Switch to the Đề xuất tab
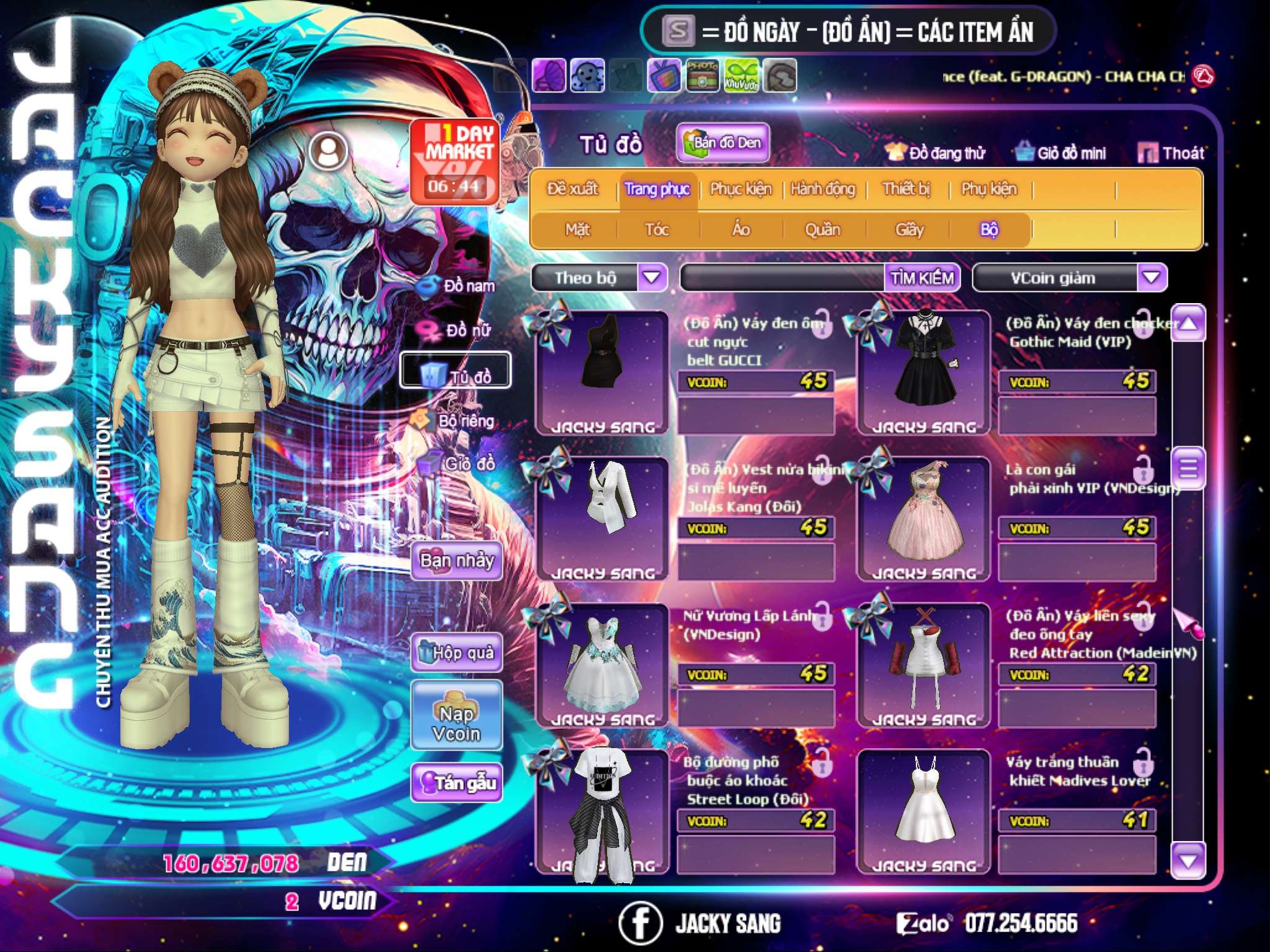Viewport: 1270px width, 952px height. tap(572, 189)
